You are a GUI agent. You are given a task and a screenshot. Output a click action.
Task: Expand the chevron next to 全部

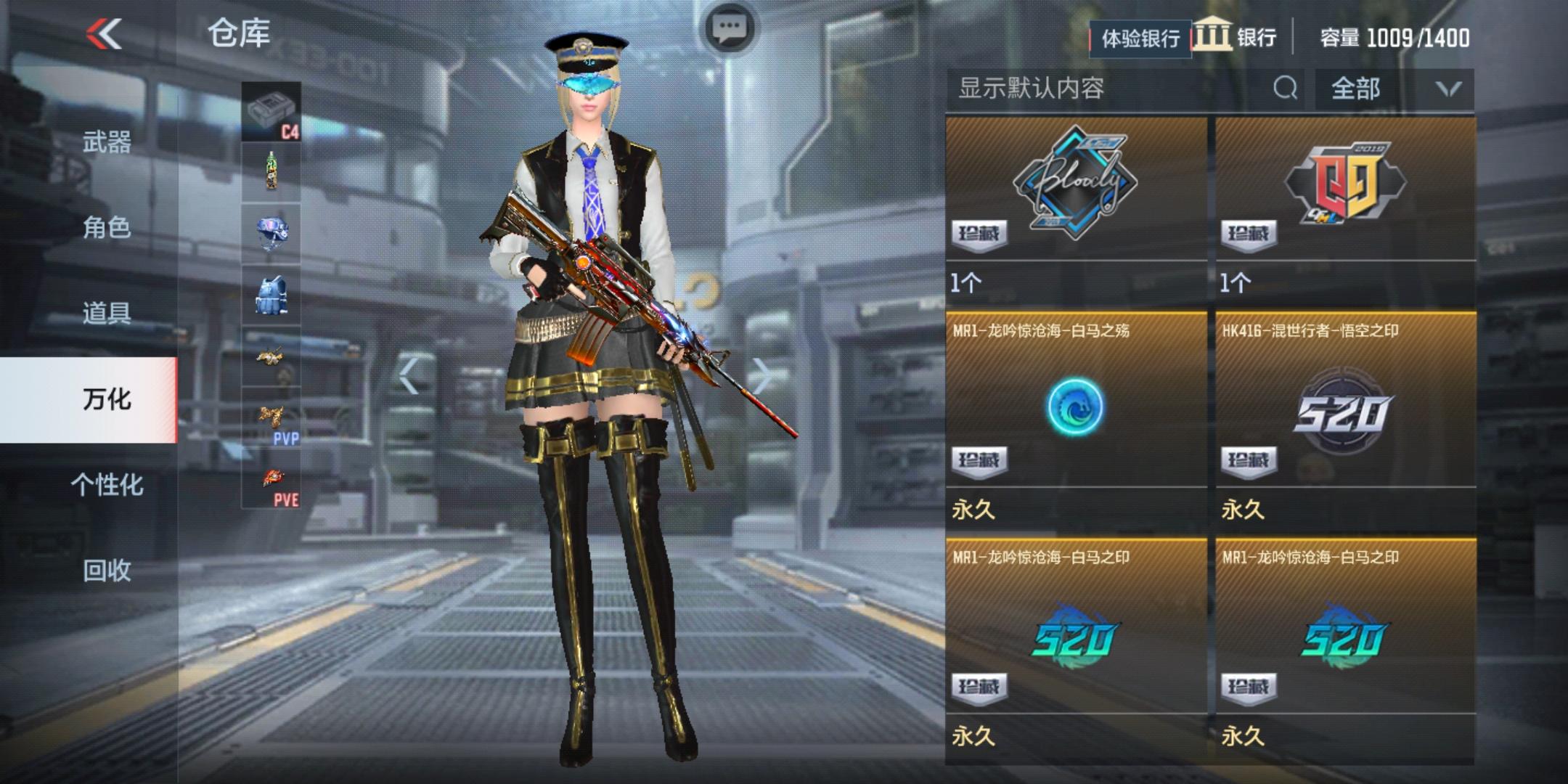1449,88
